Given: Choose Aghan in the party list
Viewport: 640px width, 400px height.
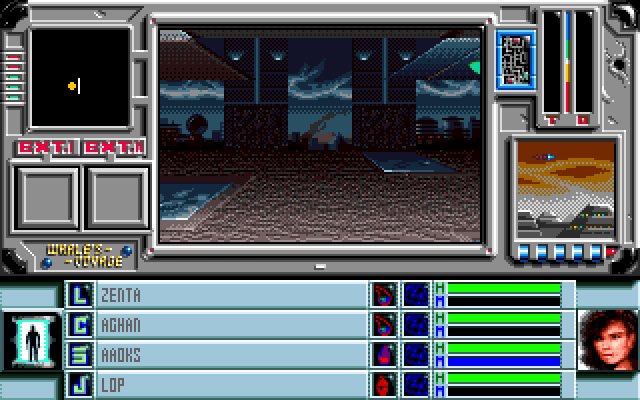Looking at the screenshot, I should coord(230,324).
